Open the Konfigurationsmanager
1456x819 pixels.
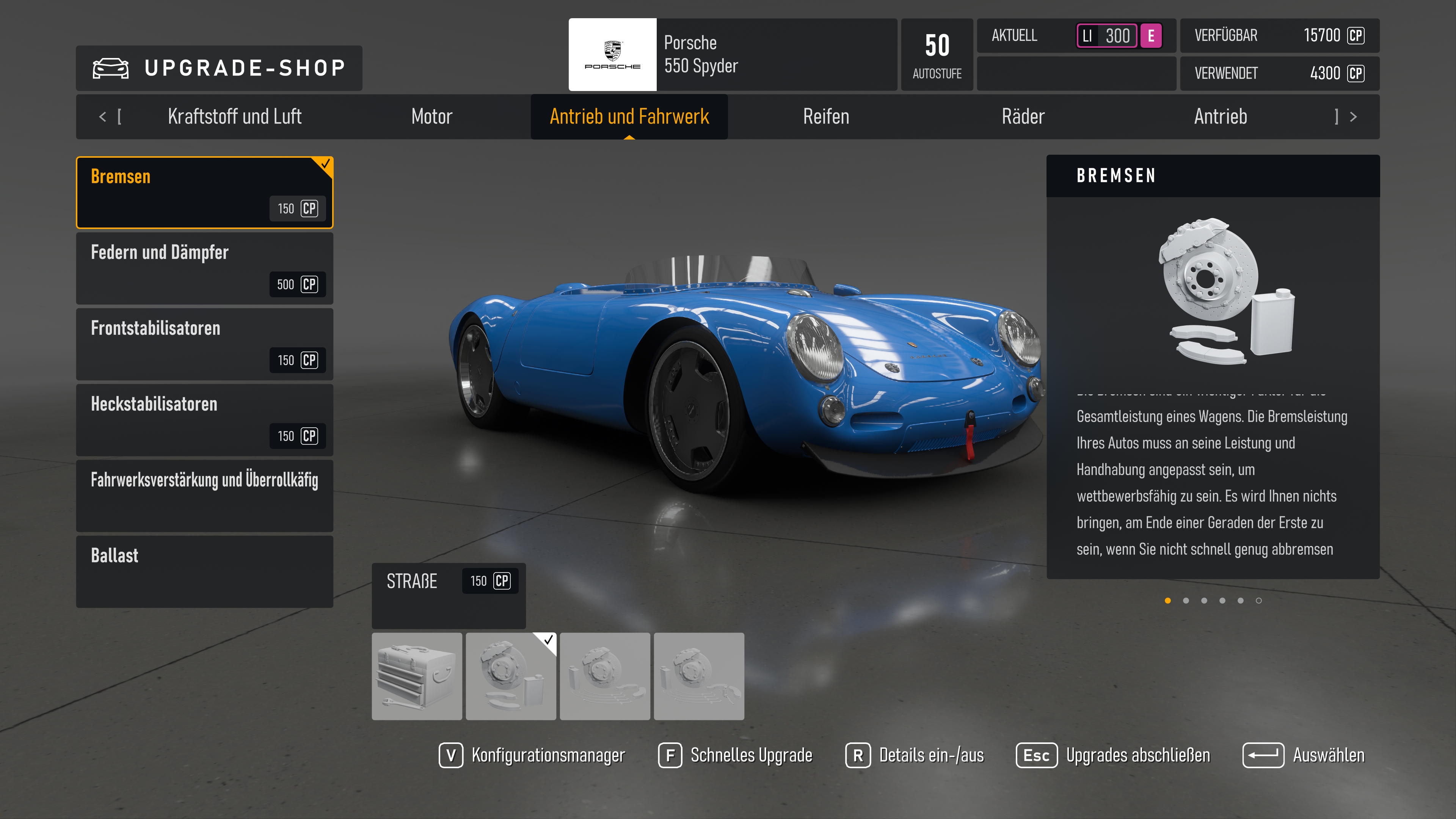(532, 755)
